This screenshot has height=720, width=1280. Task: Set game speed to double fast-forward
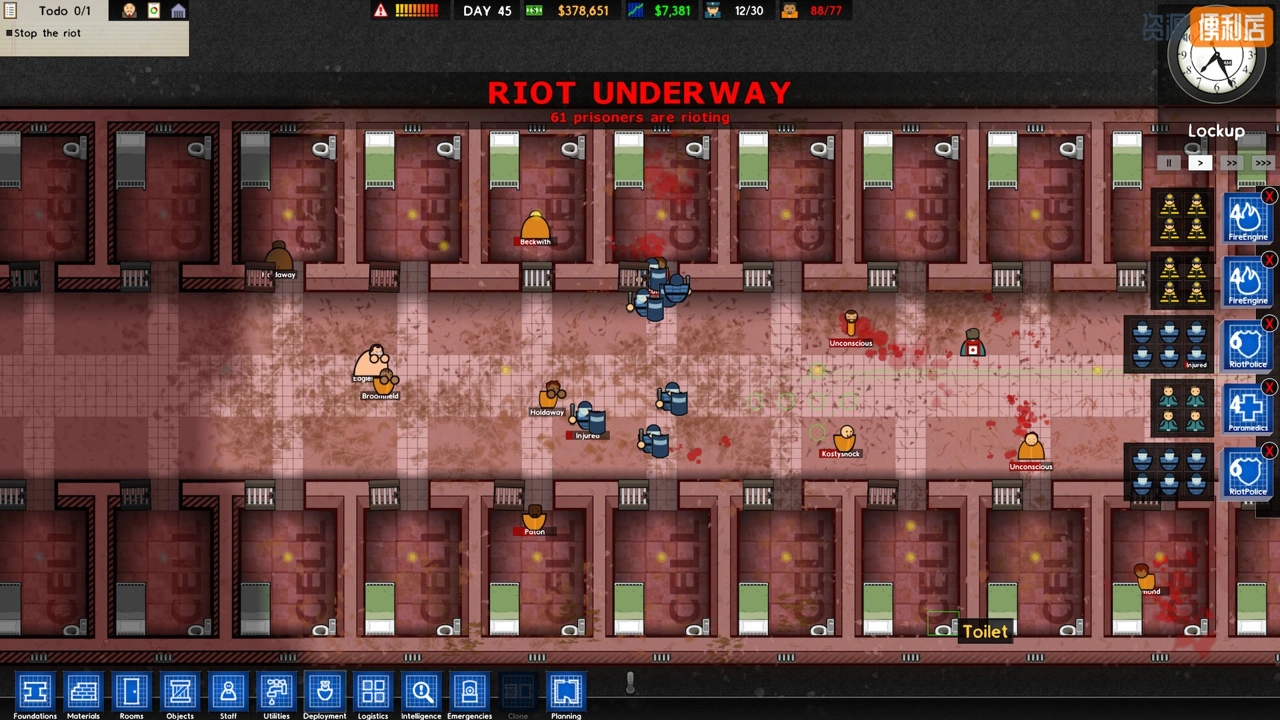(x=1231, y=163)
